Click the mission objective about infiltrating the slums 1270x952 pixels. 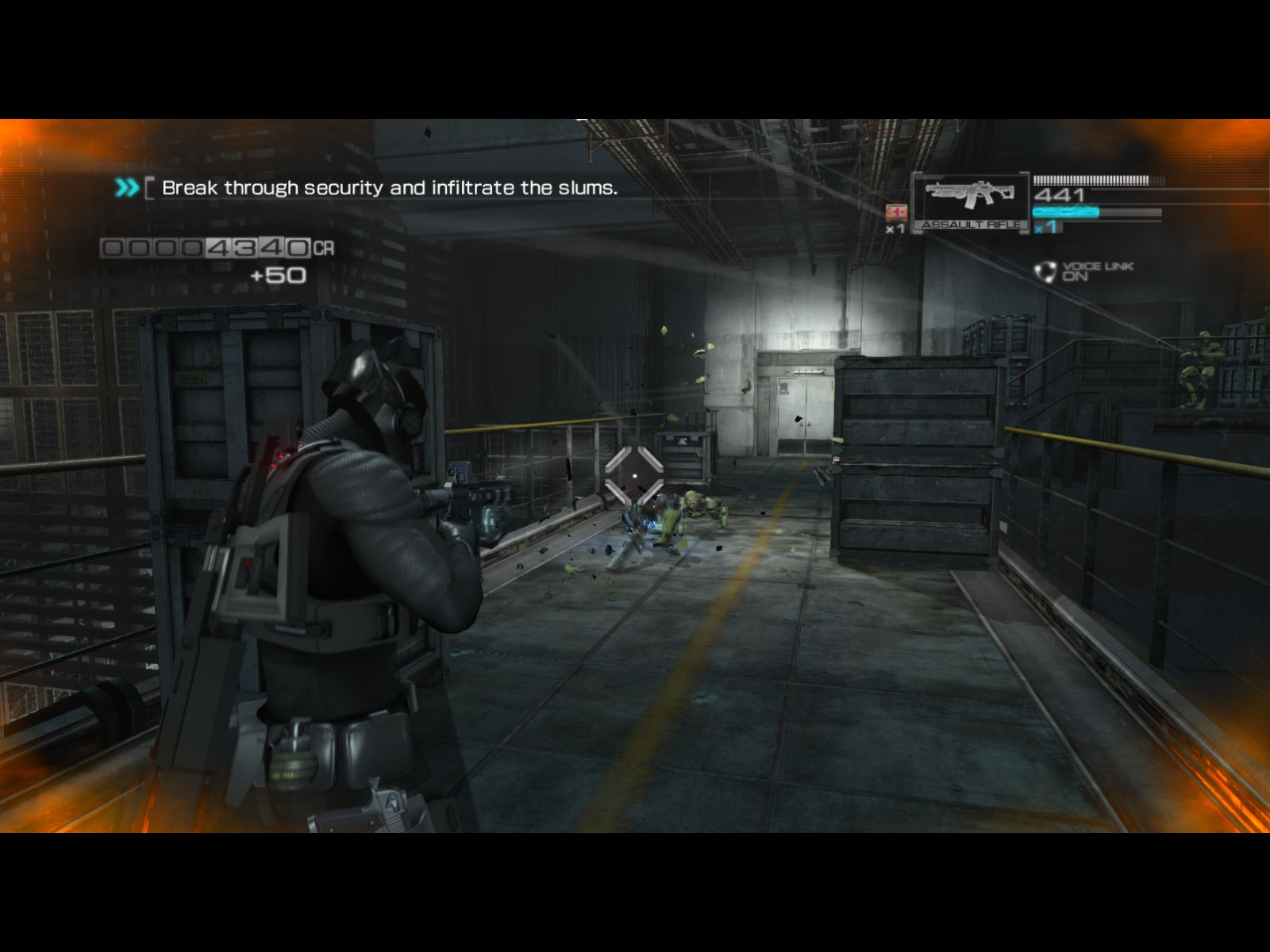389,188
